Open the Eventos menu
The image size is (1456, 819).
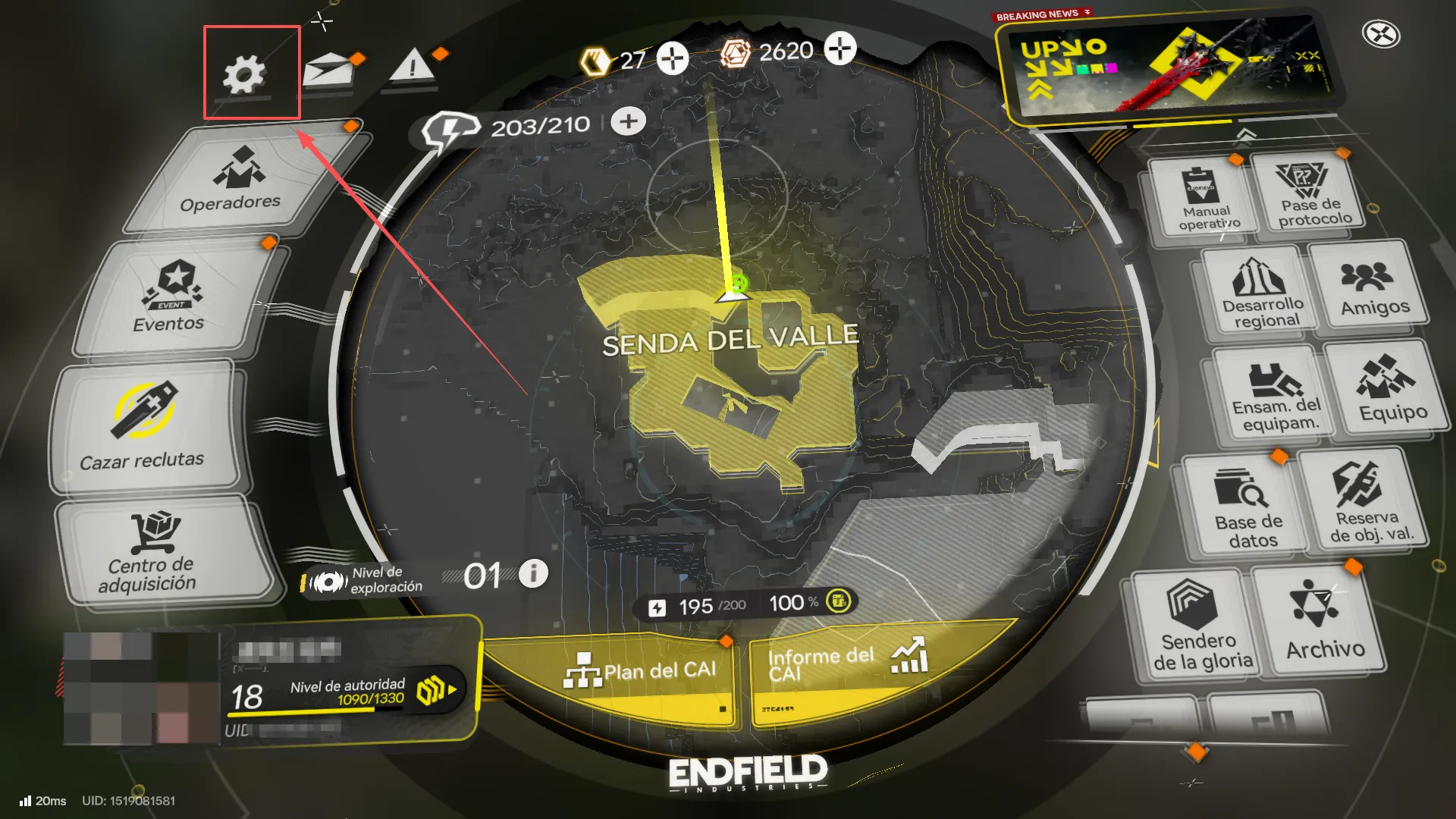pyautogui.click(x=173, y=298)
